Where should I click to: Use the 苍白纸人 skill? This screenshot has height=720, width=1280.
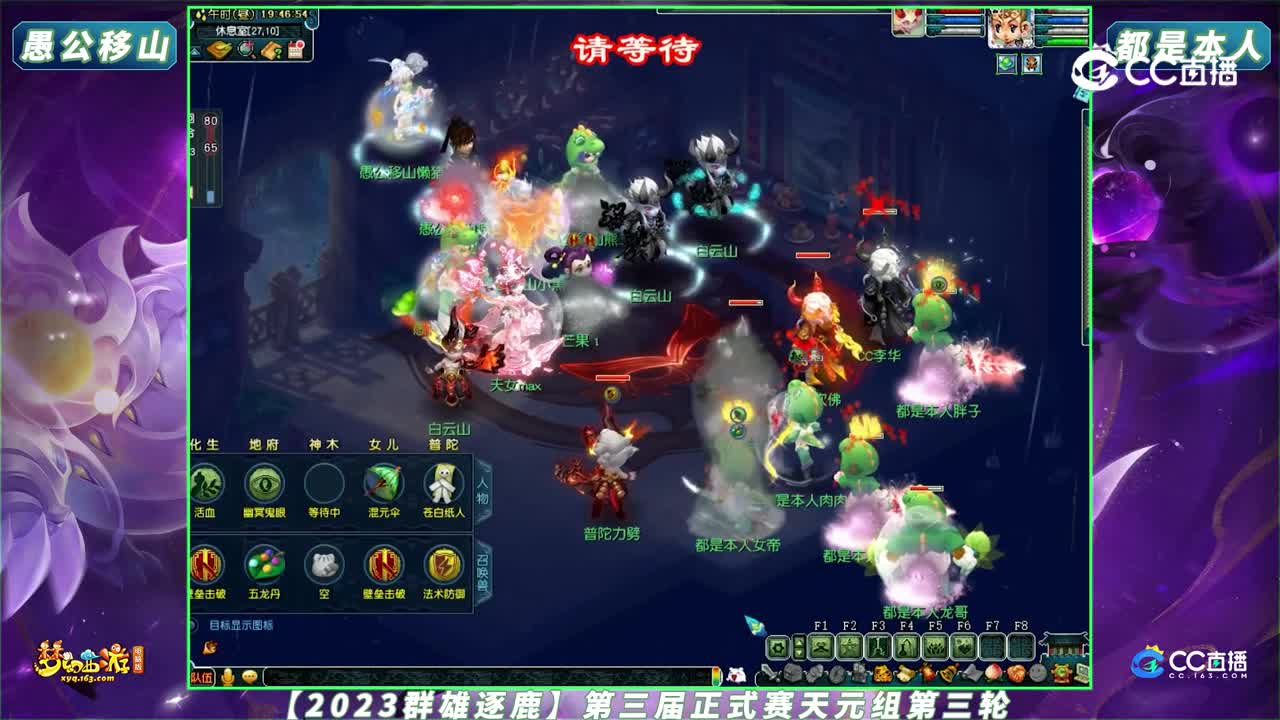click(442, 482)
